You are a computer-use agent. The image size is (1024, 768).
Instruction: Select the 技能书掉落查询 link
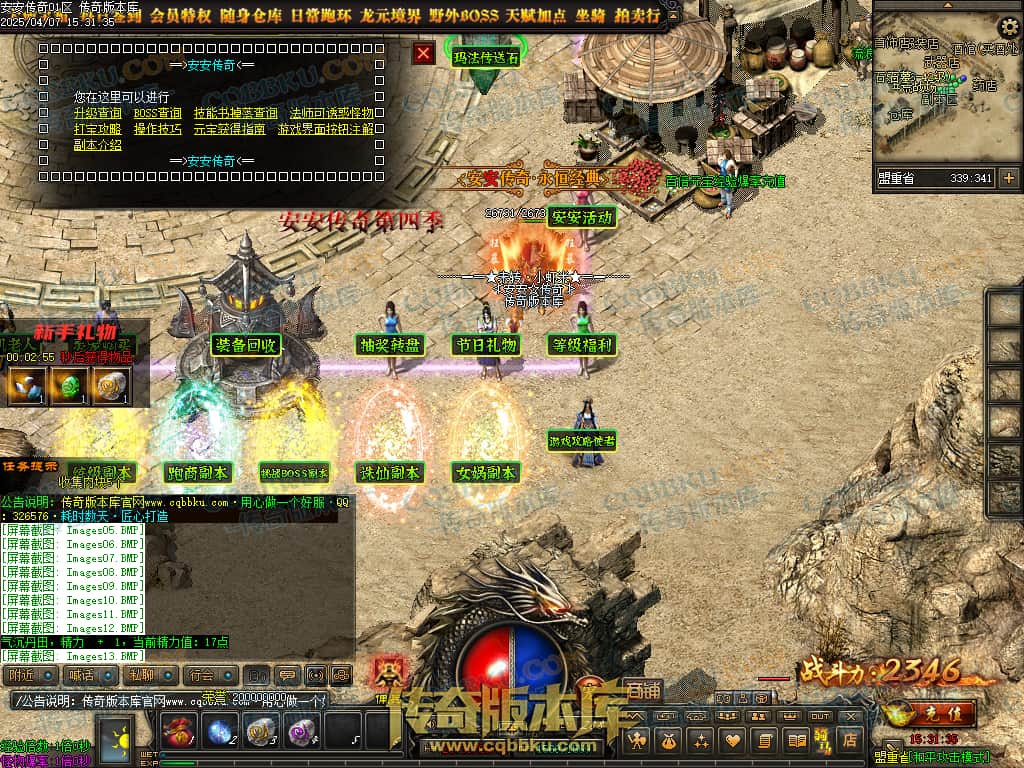(235, 113)
